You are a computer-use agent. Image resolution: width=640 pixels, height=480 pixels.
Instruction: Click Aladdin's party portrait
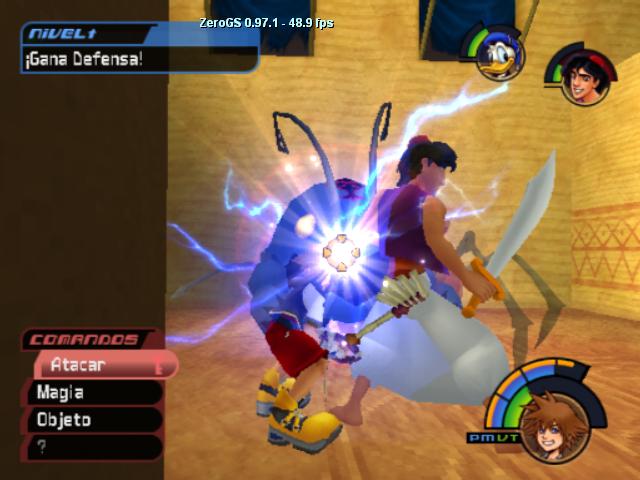tap(580, 81)
